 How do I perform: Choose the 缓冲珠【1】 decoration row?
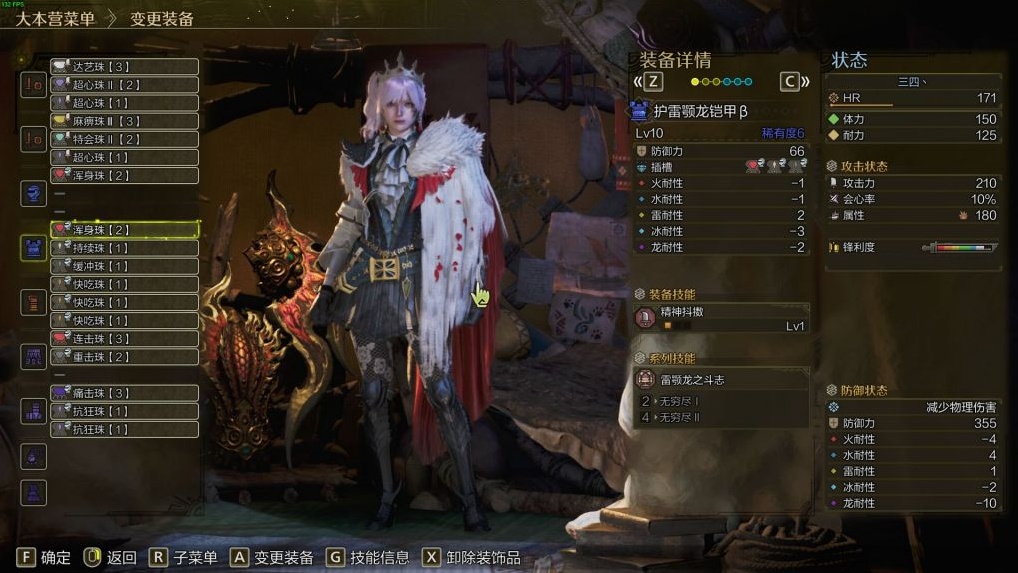point(124,266)
